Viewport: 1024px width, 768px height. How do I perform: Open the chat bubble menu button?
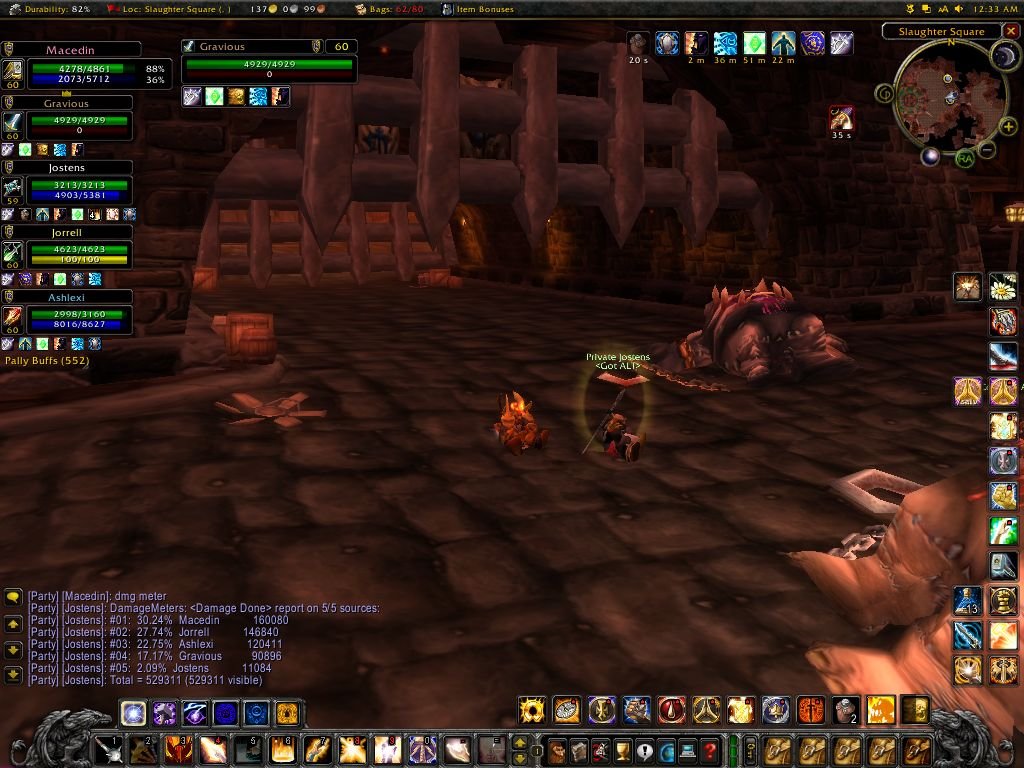13,597
